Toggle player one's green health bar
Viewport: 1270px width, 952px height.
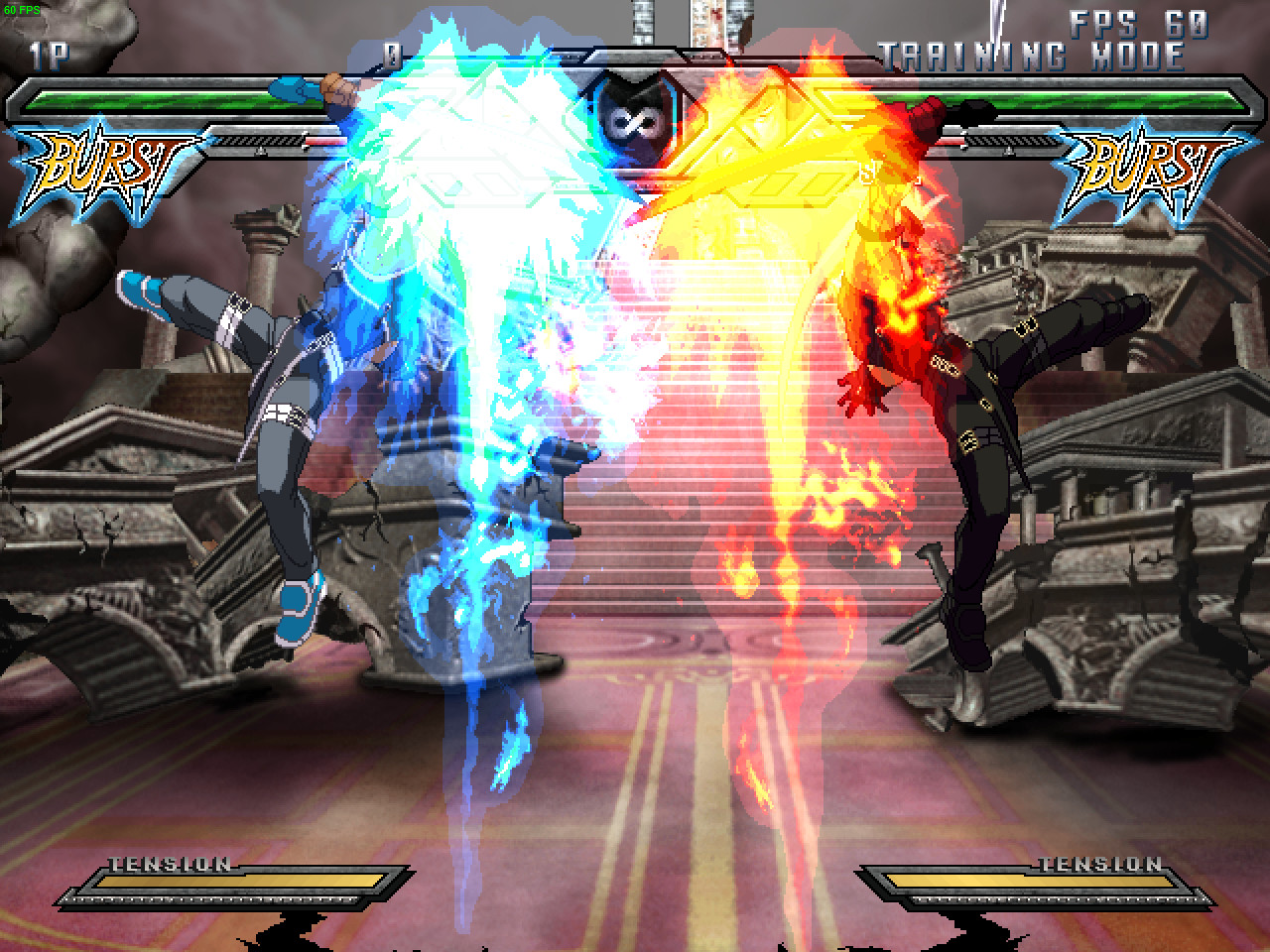pyautogui.click(x=149, y=99)
